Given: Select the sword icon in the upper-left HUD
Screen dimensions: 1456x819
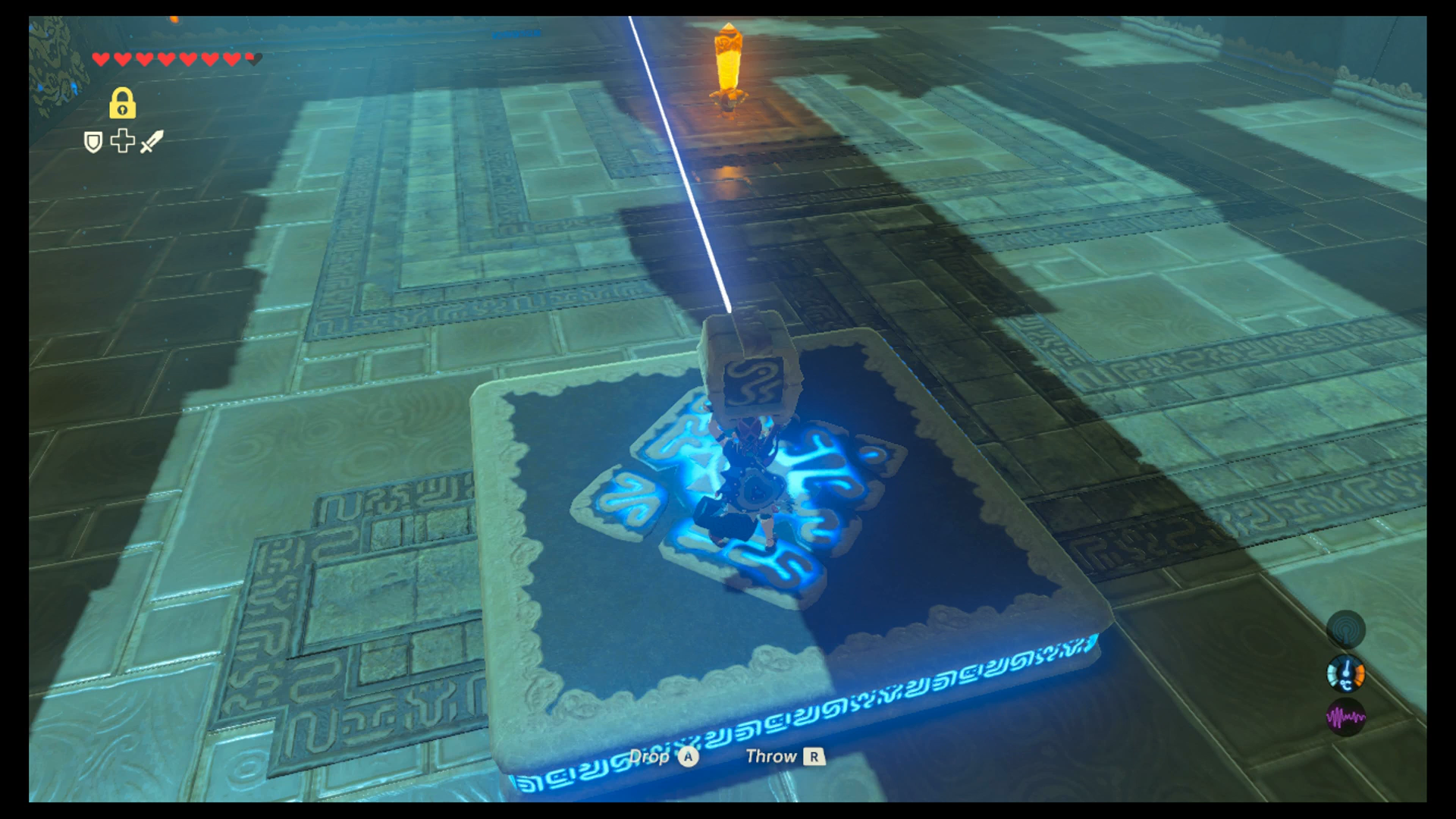Looking at the screenshot, I should (x=150, y=143).
